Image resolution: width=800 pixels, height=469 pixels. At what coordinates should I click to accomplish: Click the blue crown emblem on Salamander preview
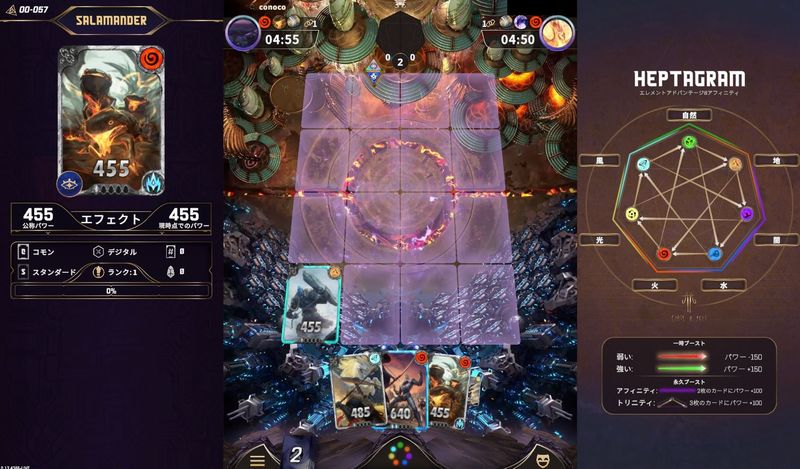click(x=155, y=182)
